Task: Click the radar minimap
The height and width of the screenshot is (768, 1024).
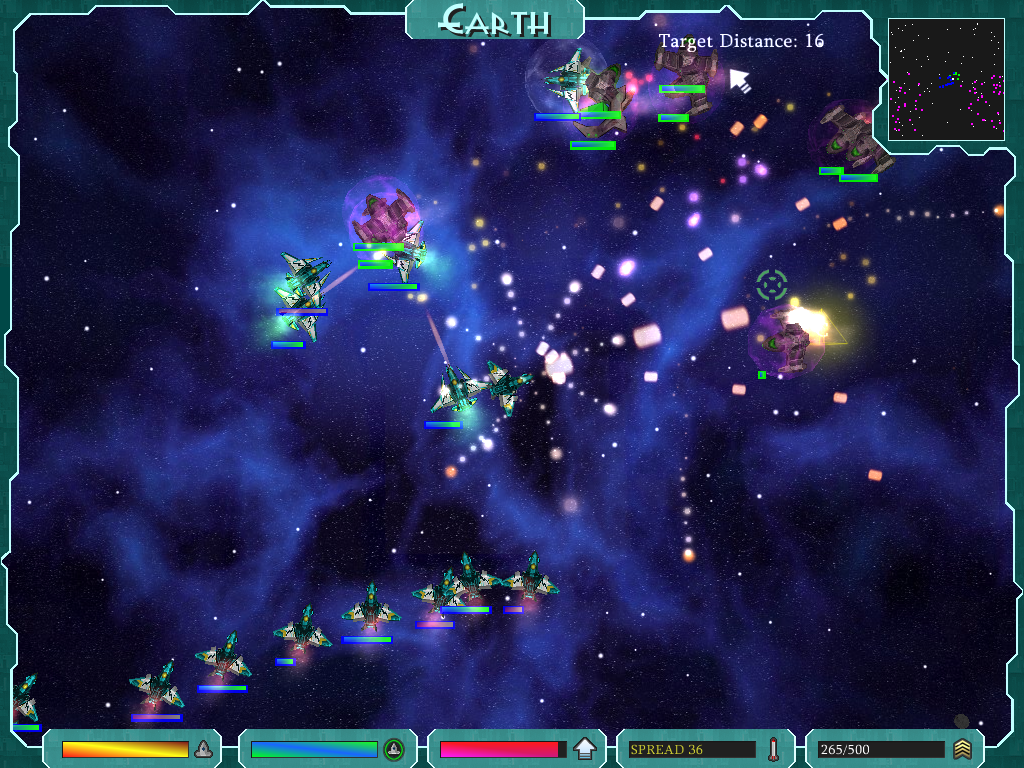Action: coord(946,79)
